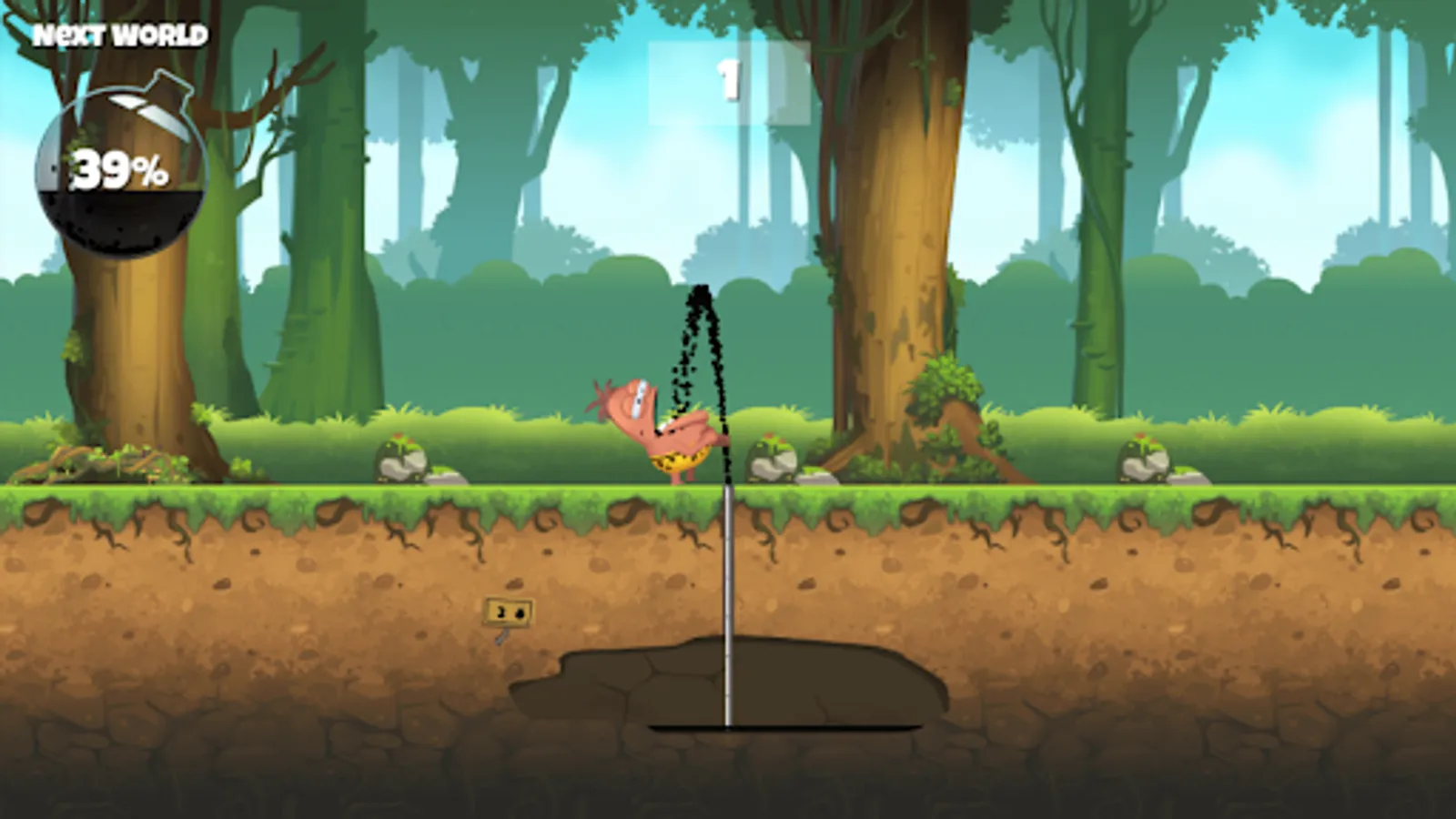Open the NEXT WORLD menu label

[x=118, y=36]
